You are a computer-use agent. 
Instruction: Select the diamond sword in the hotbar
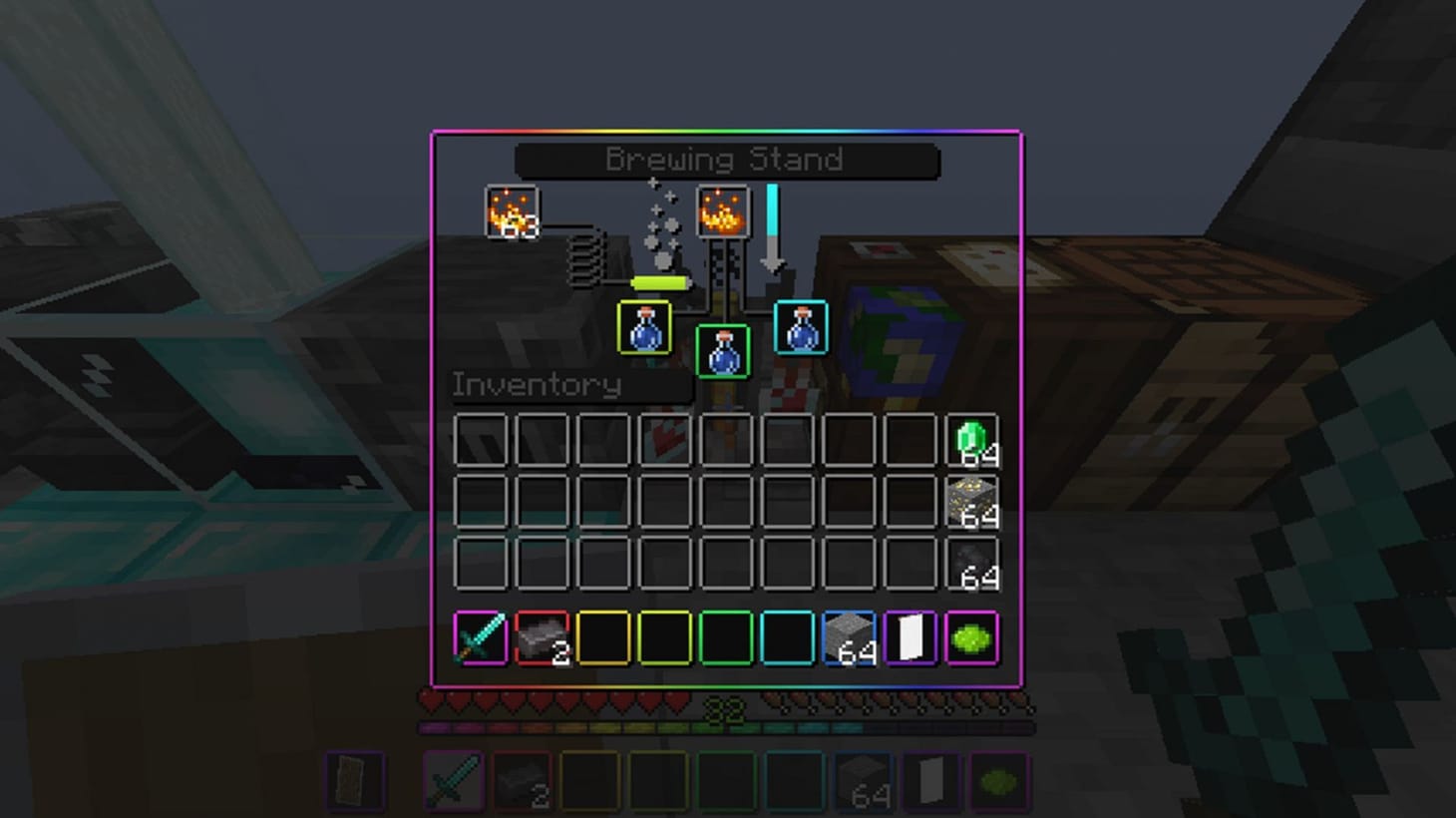(x=480, y=638)
